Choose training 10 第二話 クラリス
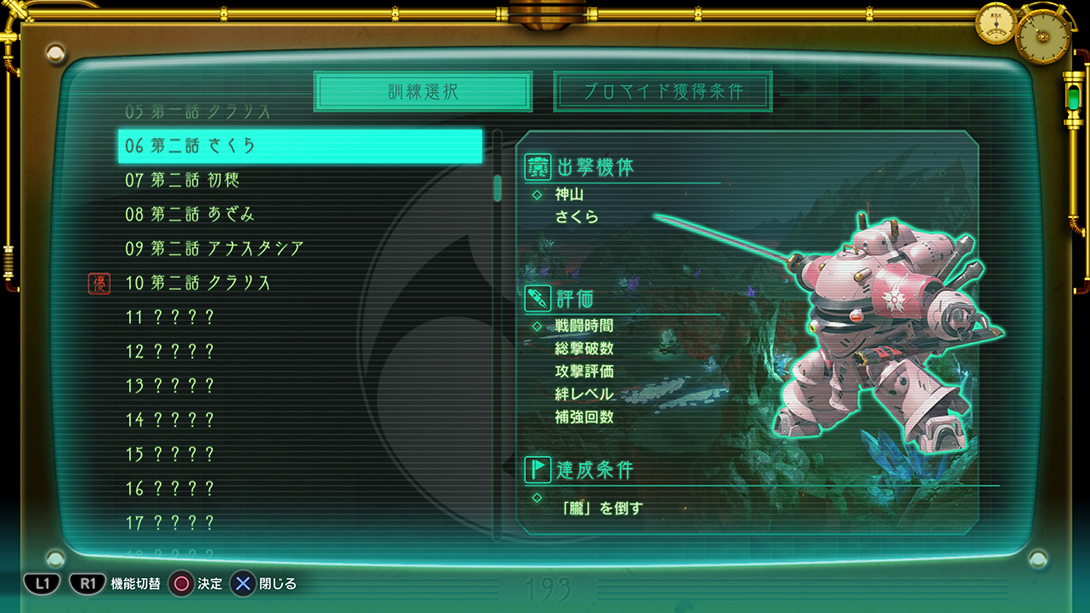 [299, 283]
